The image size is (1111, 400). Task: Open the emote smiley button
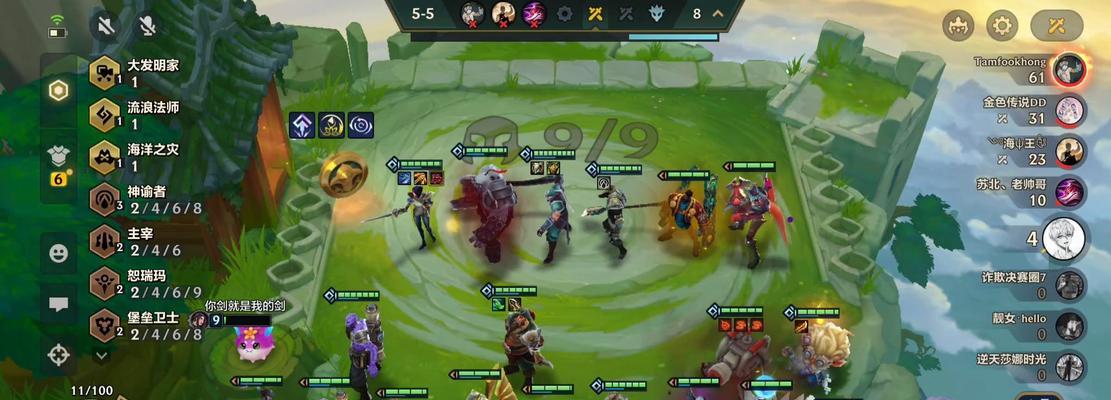59,254
